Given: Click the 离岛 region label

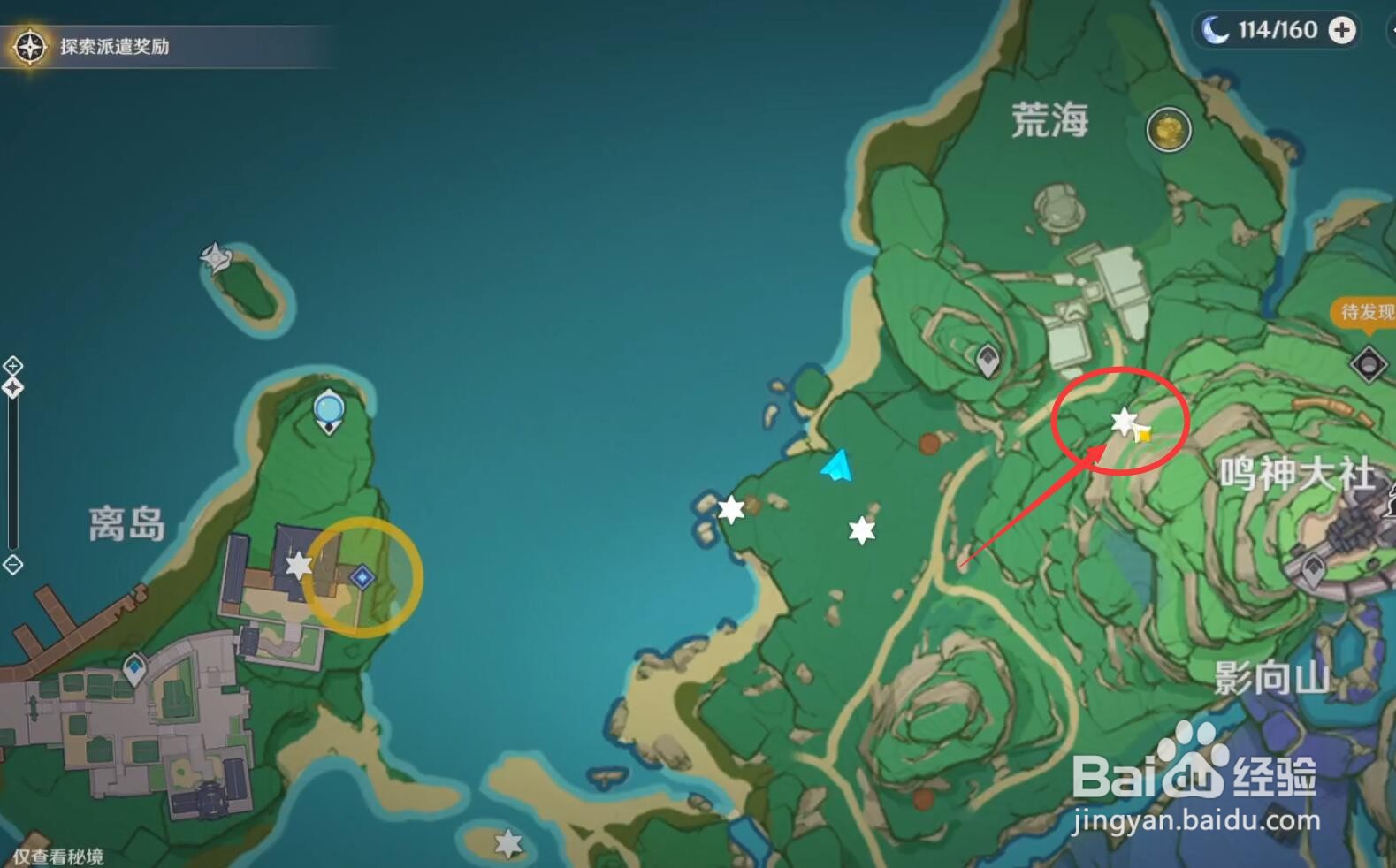Looking at the screenshot, I should (x=127, y=523).
